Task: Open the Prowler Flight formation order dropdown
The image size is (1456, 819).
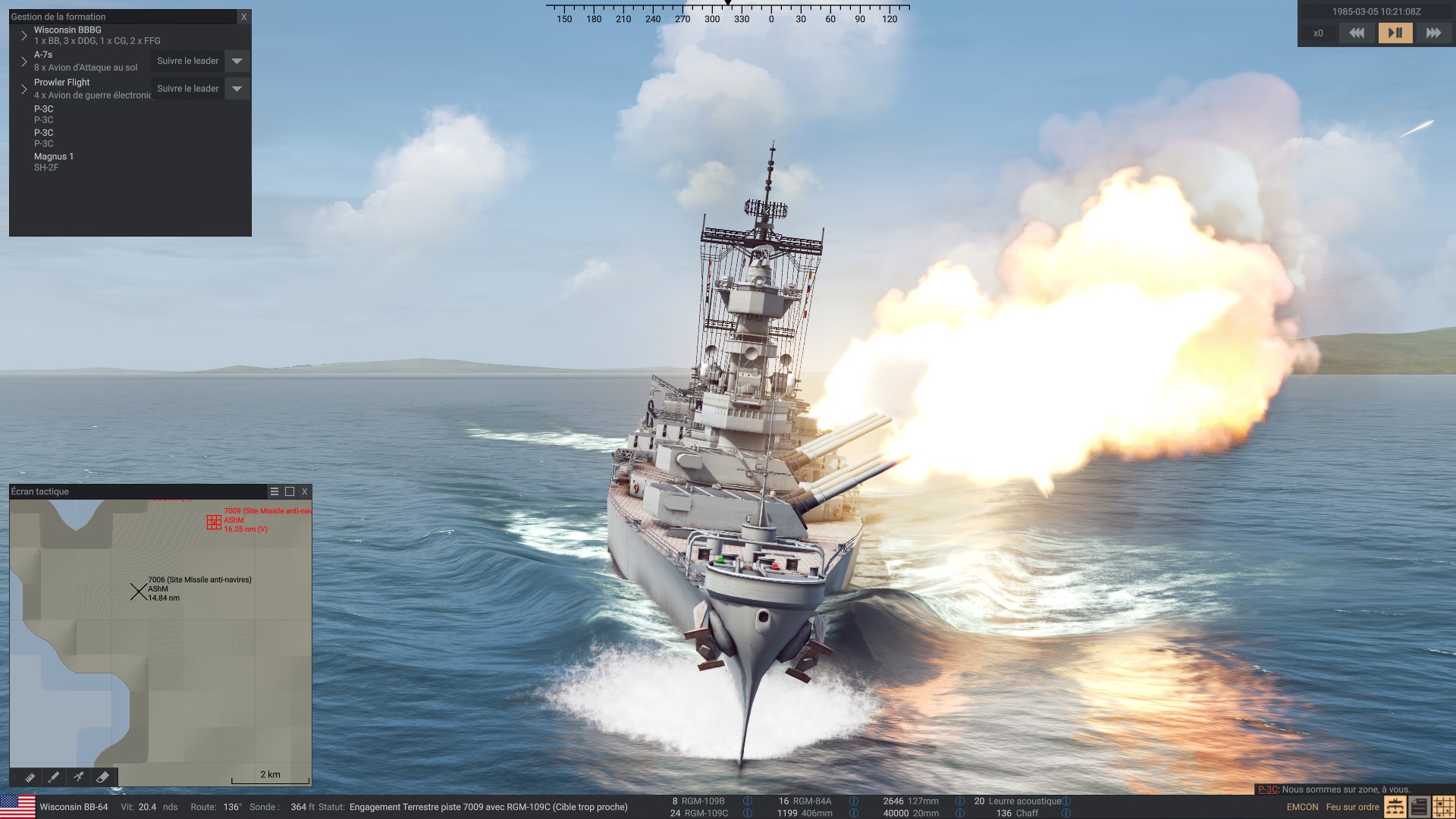Action: point(237,89)
